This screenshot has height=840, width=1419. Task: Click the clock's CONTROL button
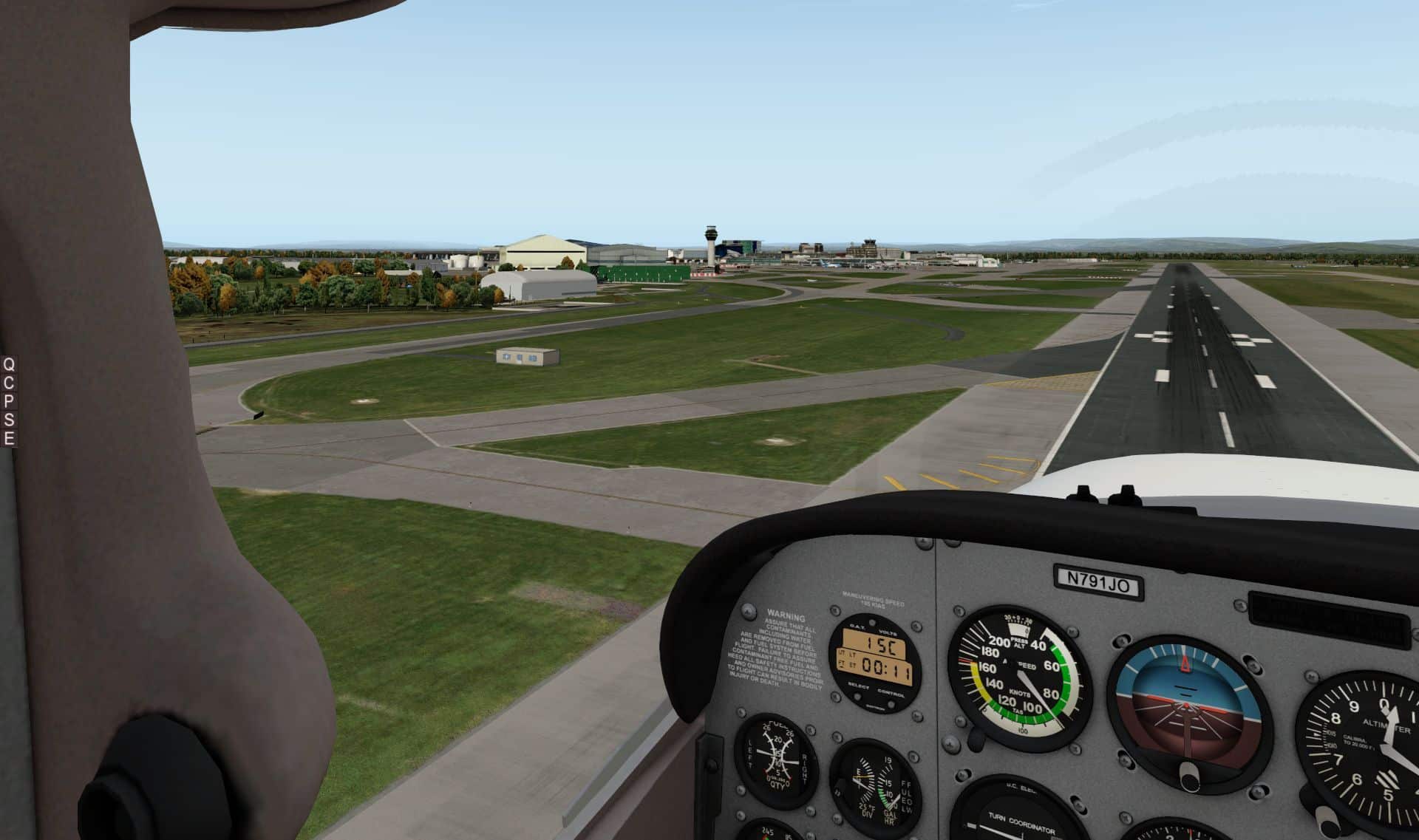click(x=891, y=704)
